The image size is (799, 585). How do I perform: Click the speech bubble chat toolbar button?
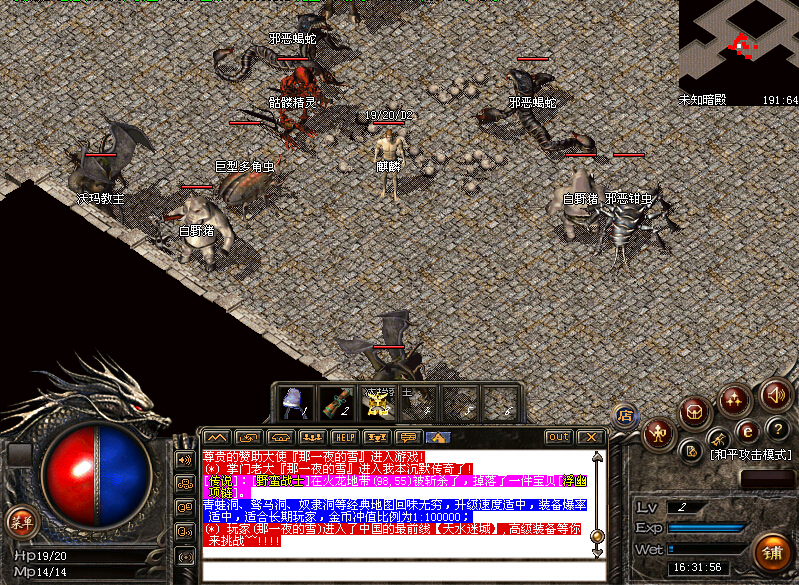pos(407,437)
